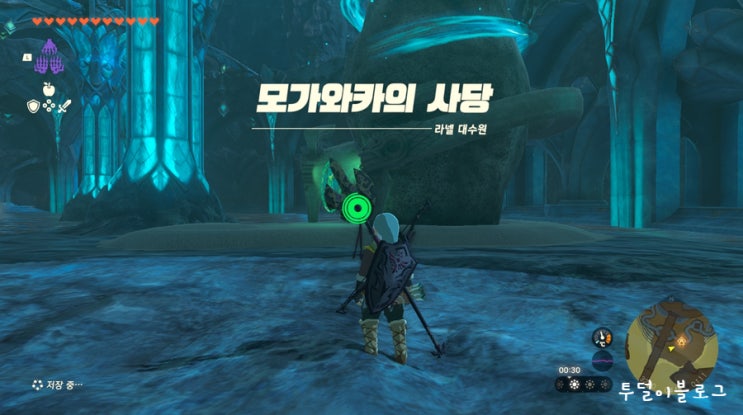Click the temperature gauge icon

(x=602, y=337)
